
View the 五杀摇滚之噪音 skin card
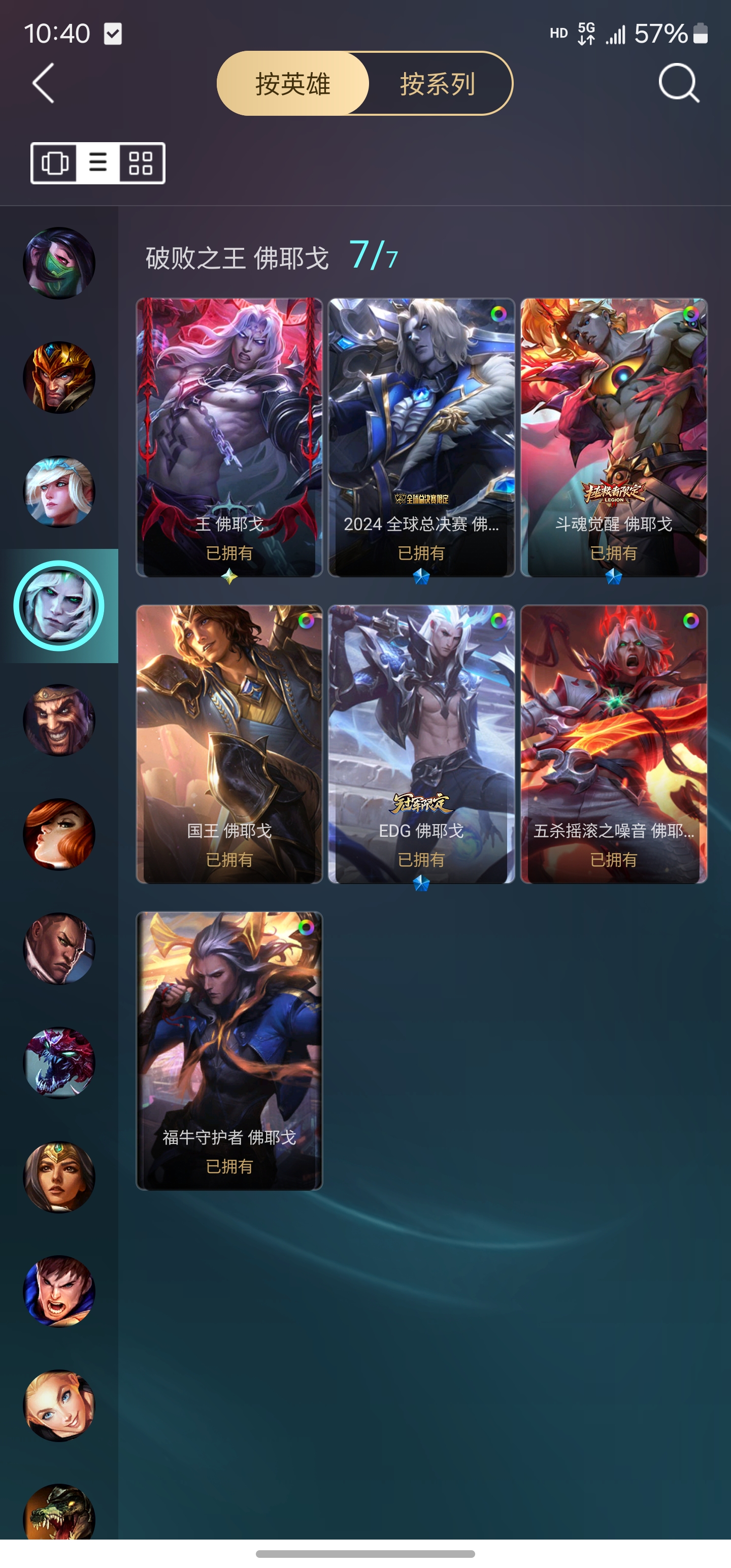614,744
